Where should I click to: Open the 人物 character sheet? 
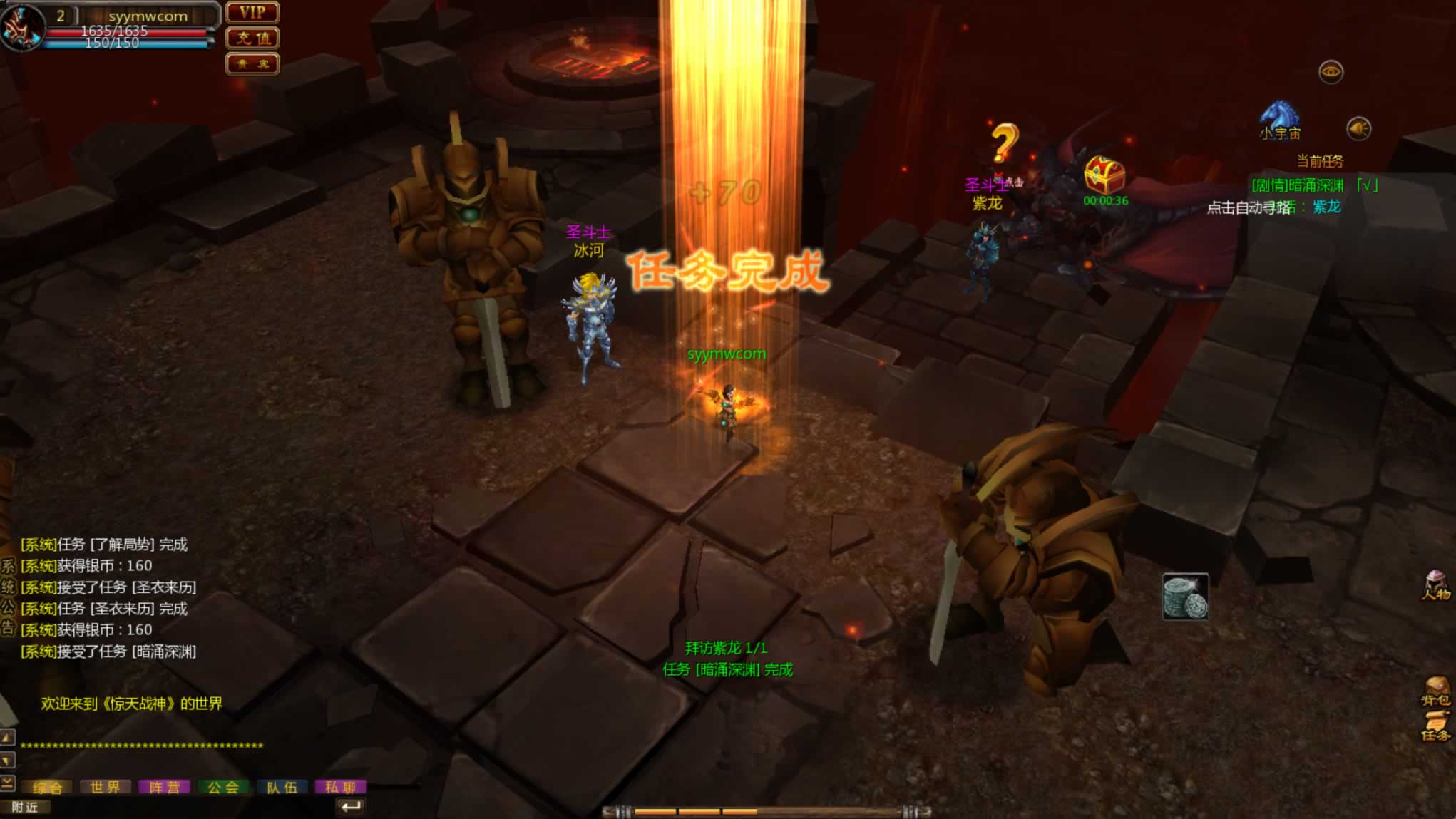pyautogui.click(x=1435, y=586)
